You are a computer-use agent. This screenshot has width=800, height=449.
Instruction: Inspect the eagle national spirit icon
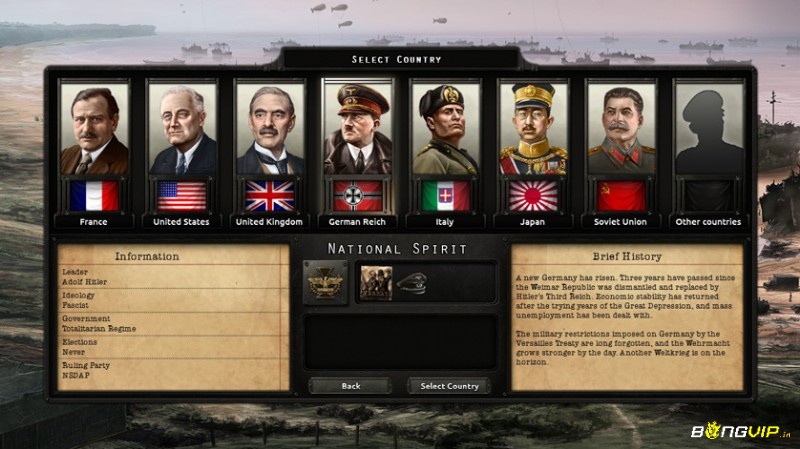(x=326, y=283)
